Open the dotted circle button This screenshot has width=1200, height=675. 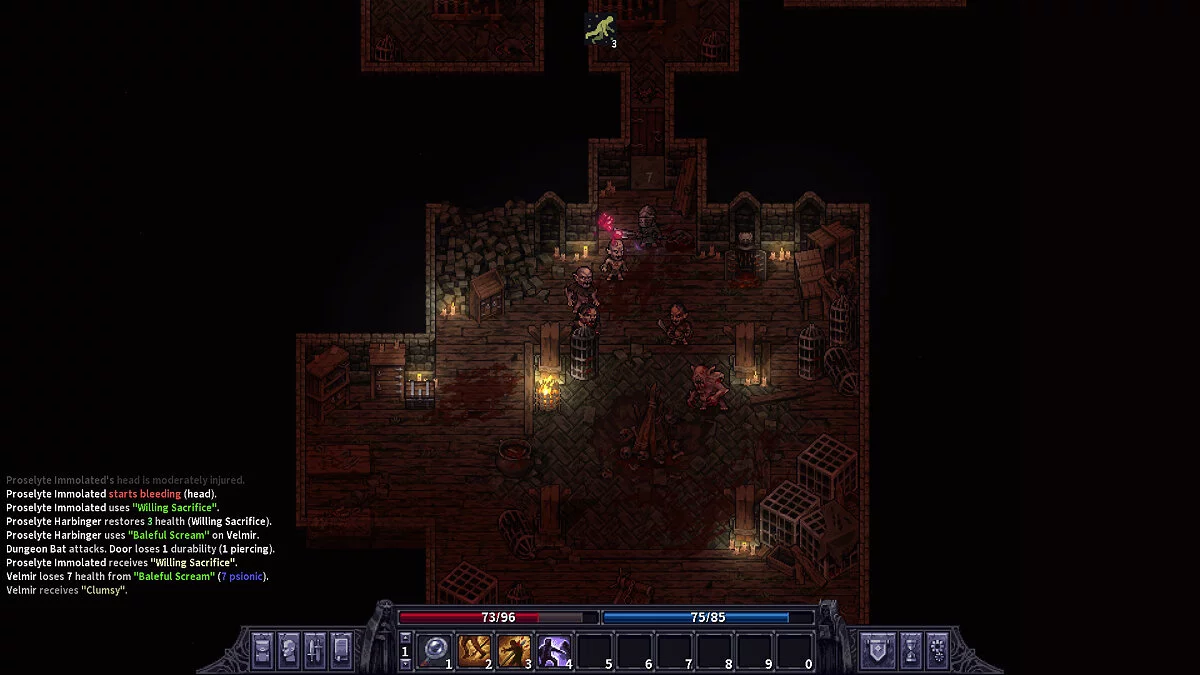pos(937,649)
